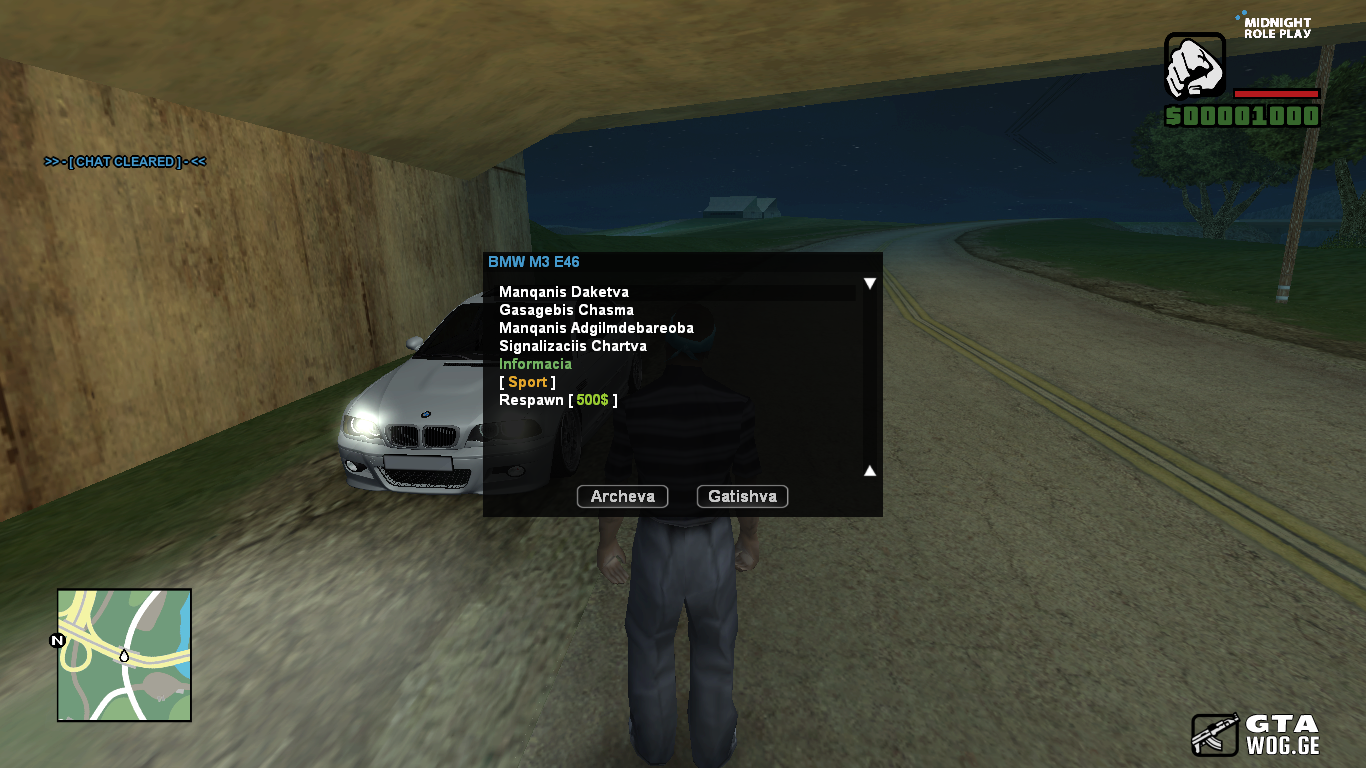Click the minimap radar

point(124,655)
